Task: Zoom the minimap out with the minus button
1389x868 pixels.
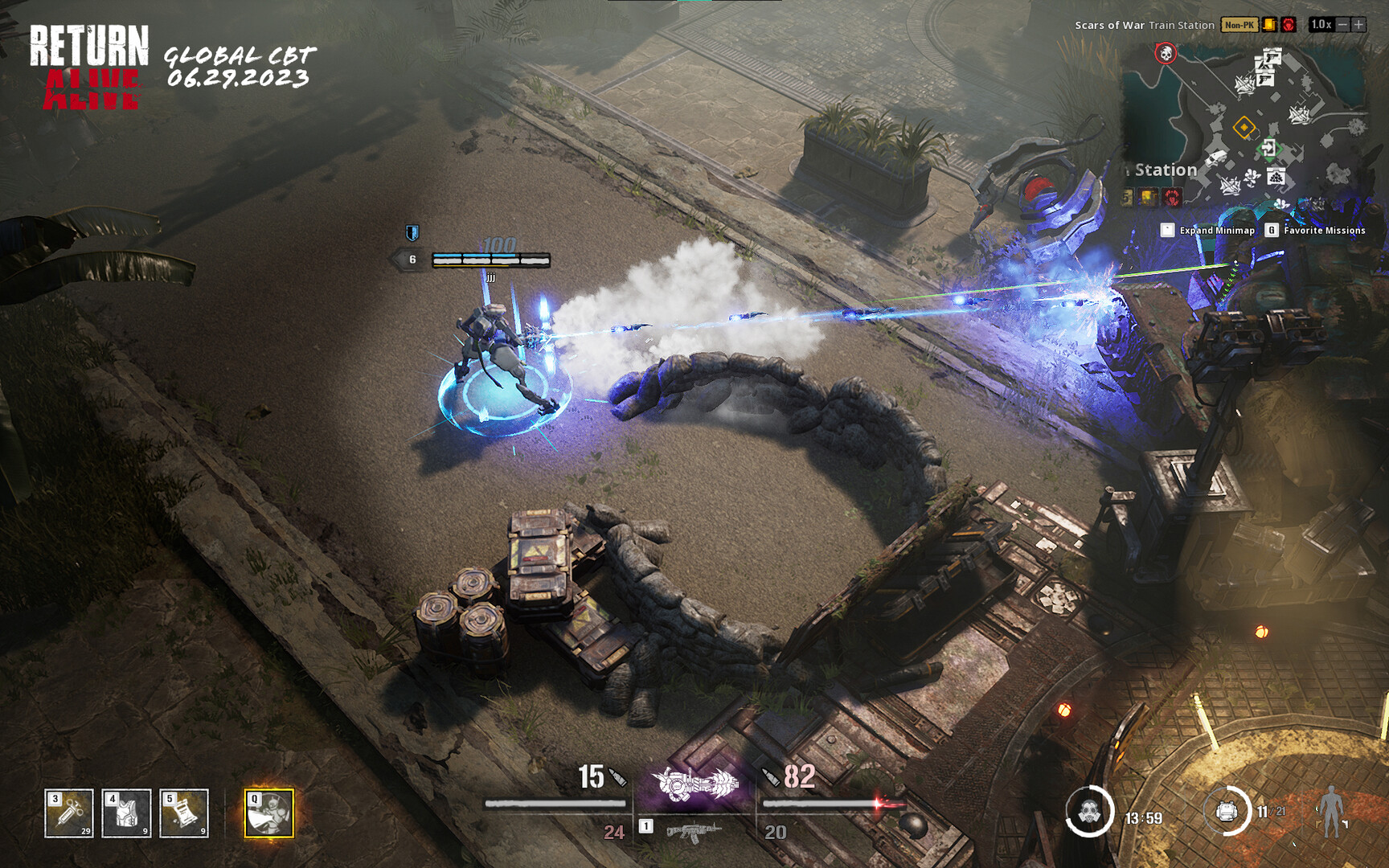Action: click(x=1344, y=25)
